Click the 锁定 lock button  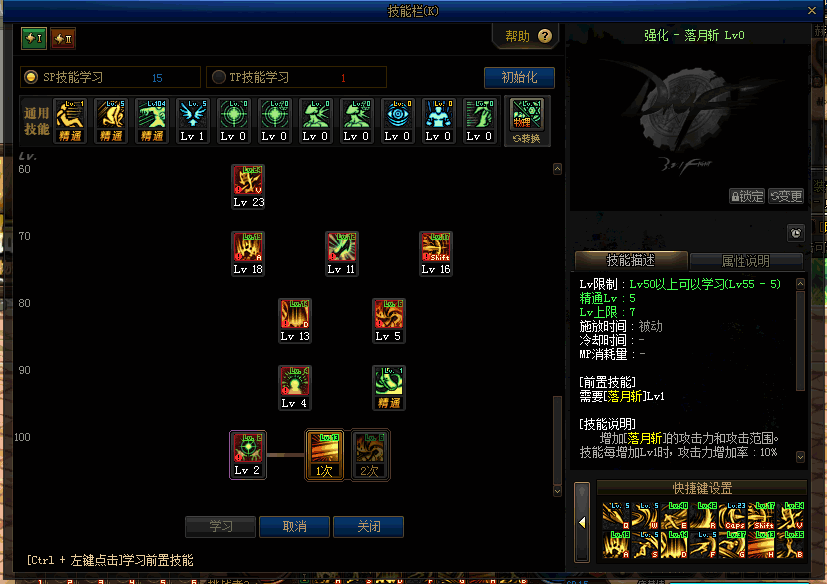(x=747, y=196)
